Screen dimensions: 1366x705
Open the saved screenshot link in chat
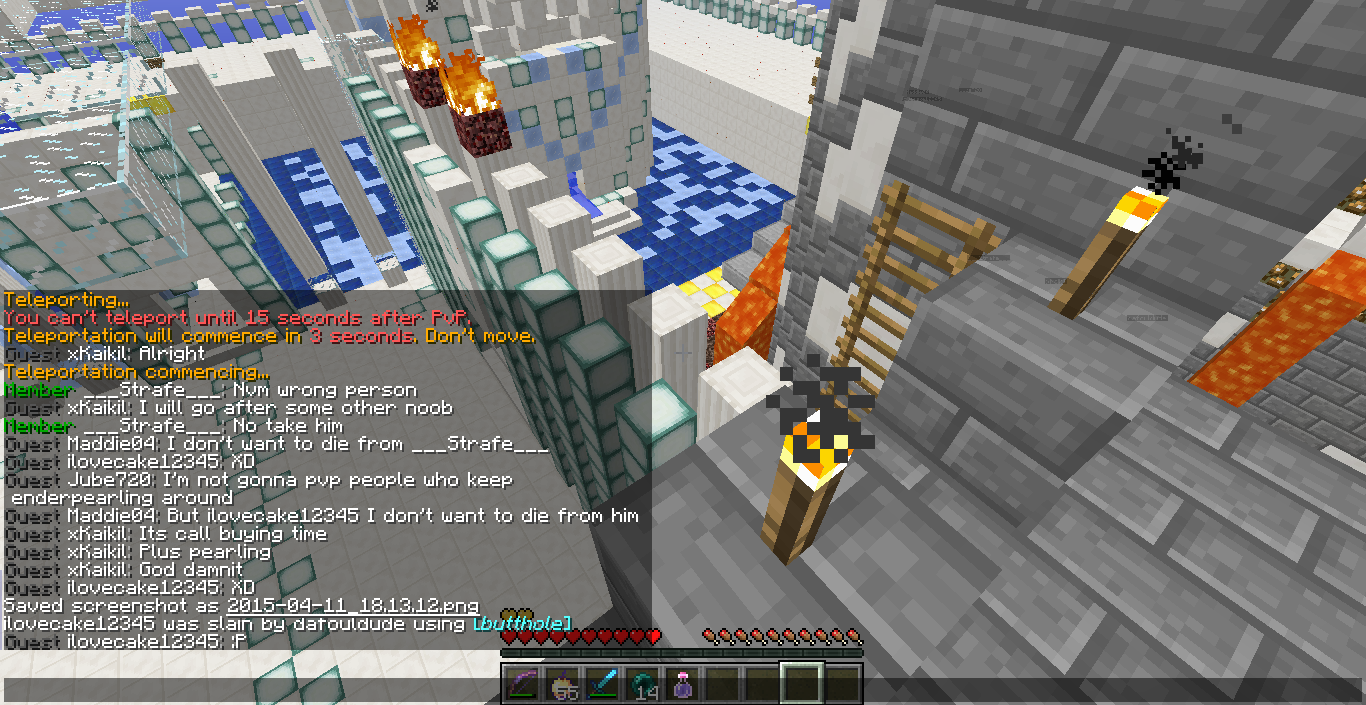(352, 606)
